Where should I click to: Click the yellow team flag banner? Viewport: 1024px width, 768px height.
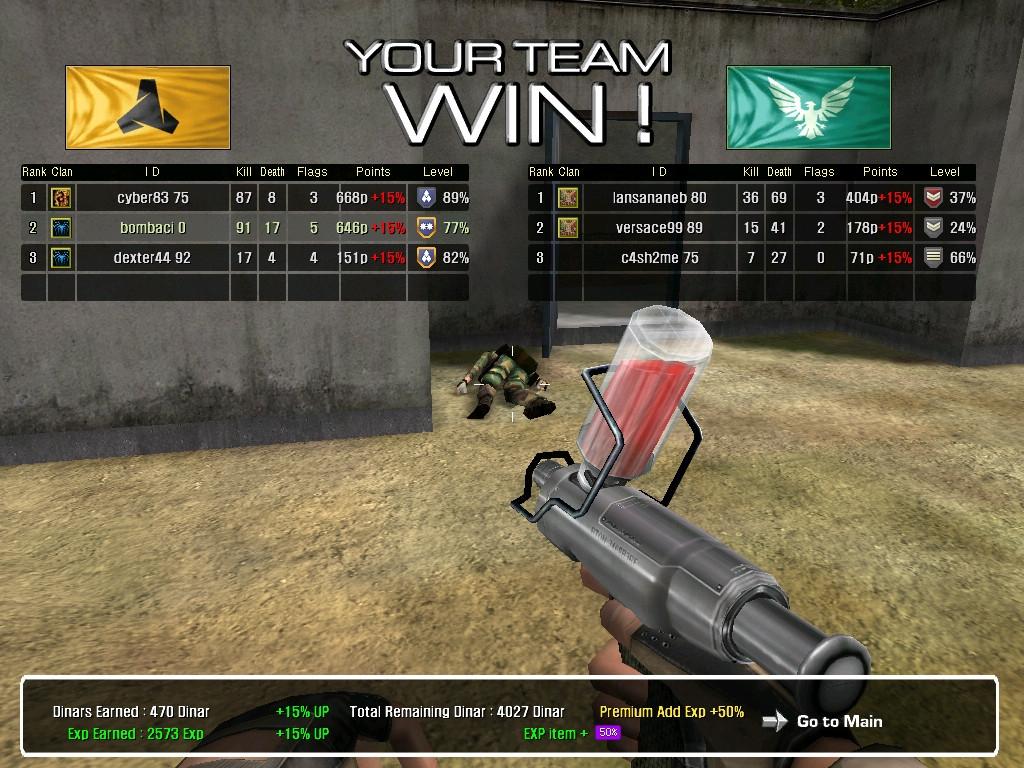click(x=148, y=107)
